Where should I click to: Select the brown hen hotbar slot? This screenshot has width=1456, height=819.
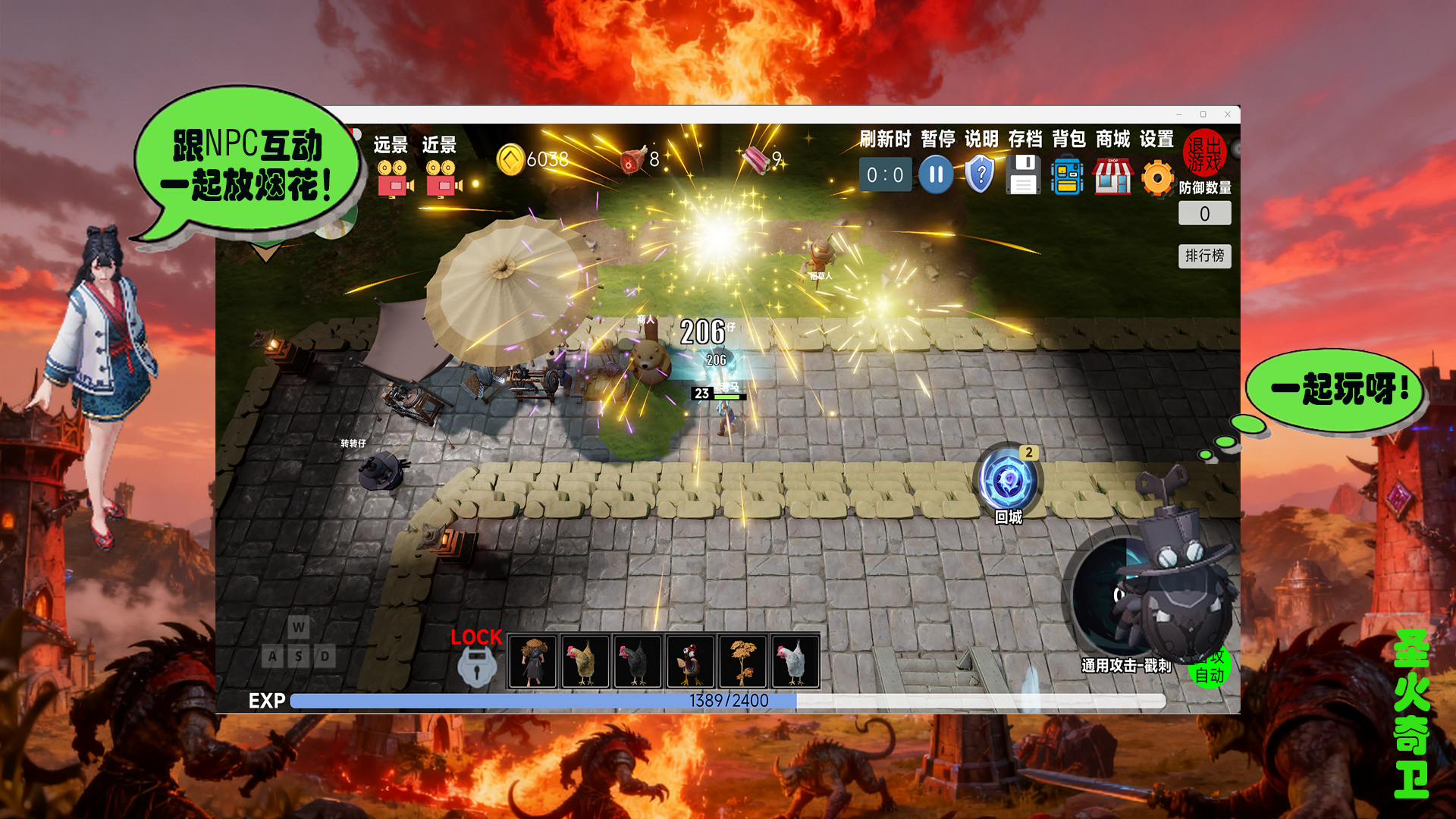(585, 661)
